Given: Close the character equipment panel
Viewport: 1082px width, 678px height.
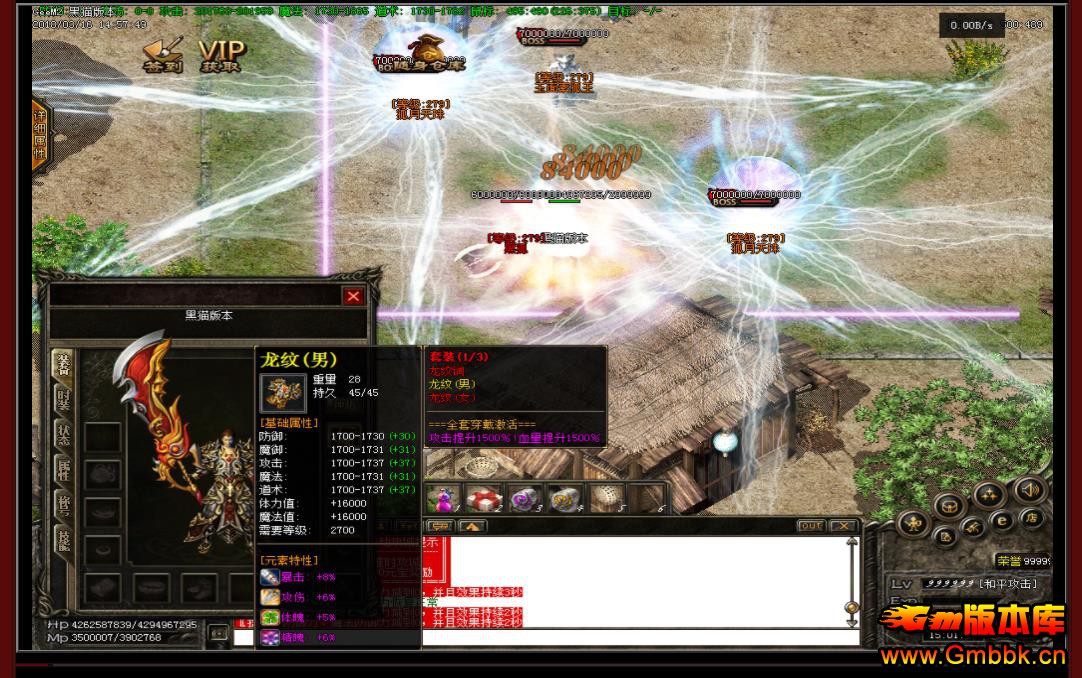Looking at the screenshot, I should 353,296.
